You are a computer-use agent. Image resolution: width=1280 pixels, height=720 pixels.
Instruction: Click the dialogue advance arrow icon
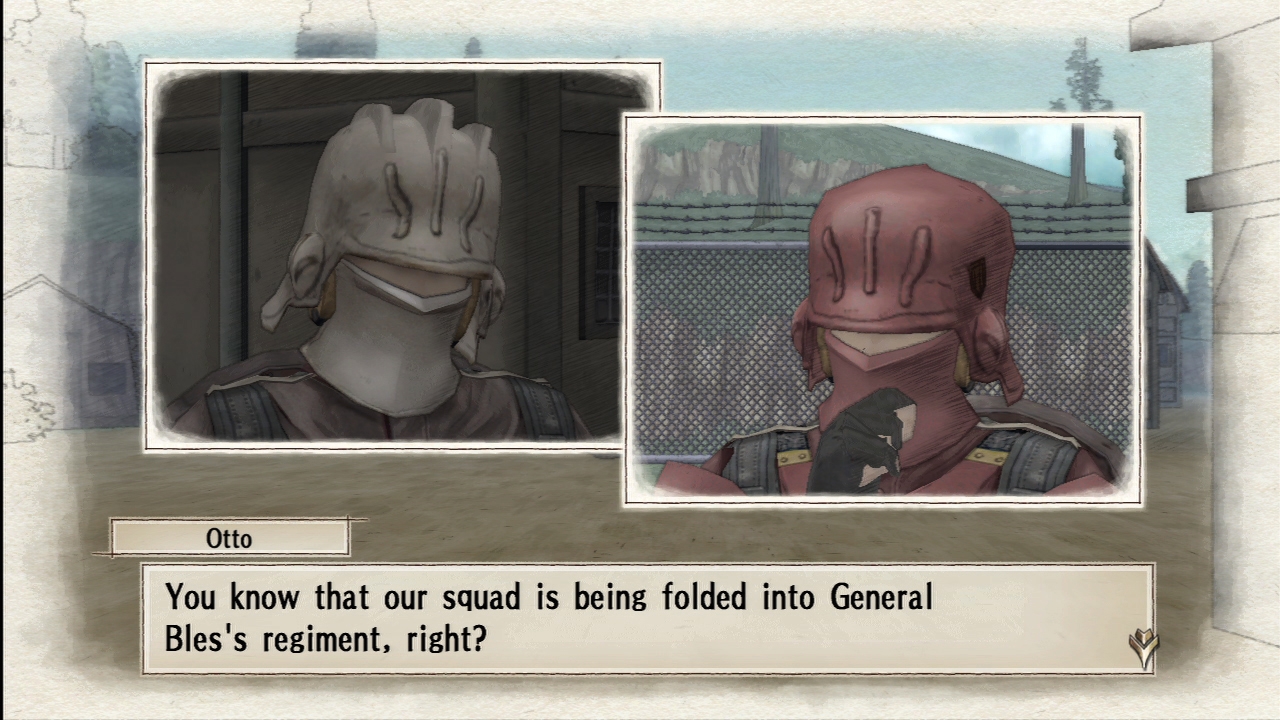click(1142, 646)
